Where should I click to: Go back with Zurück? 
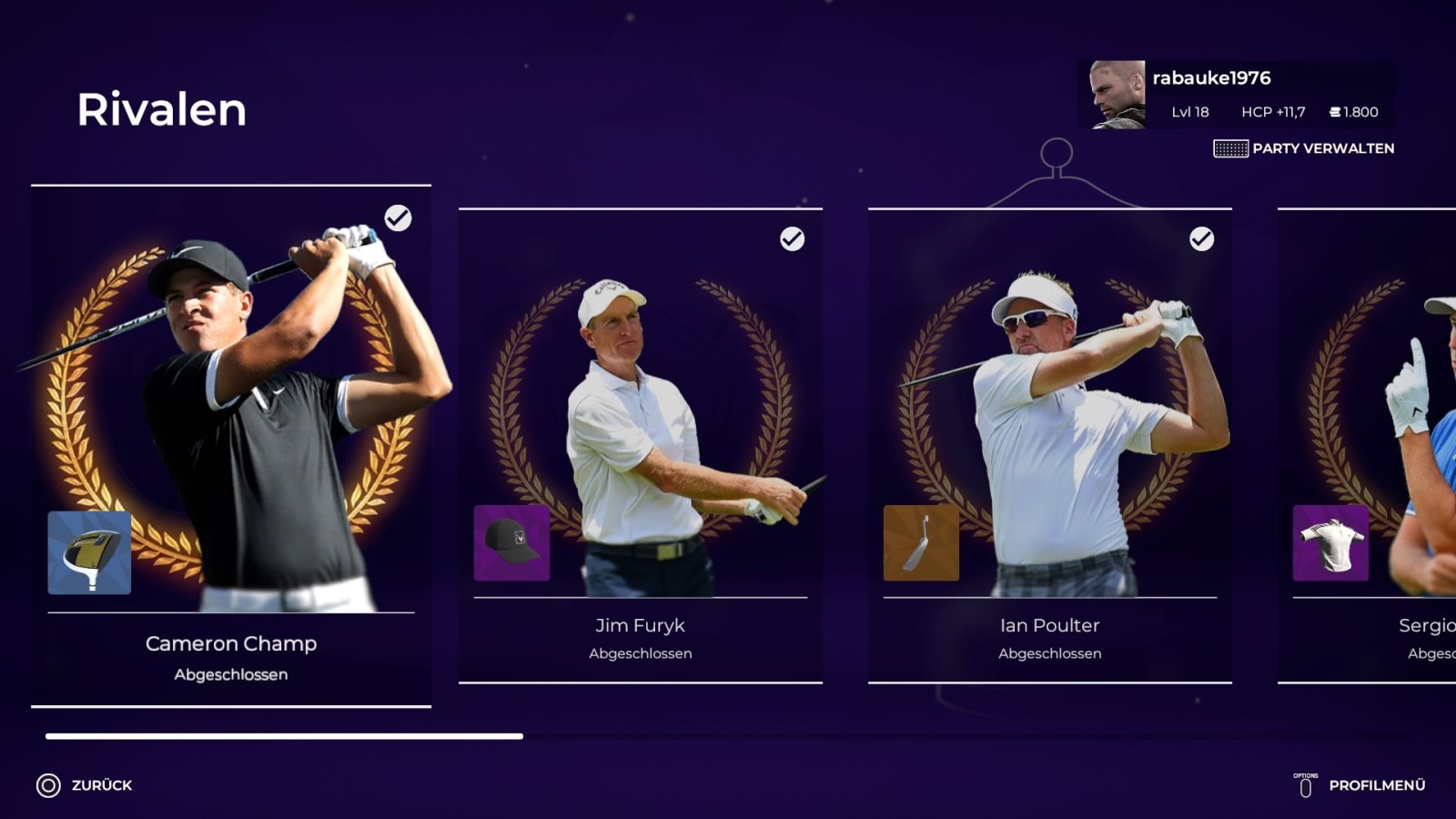point(85,785)
